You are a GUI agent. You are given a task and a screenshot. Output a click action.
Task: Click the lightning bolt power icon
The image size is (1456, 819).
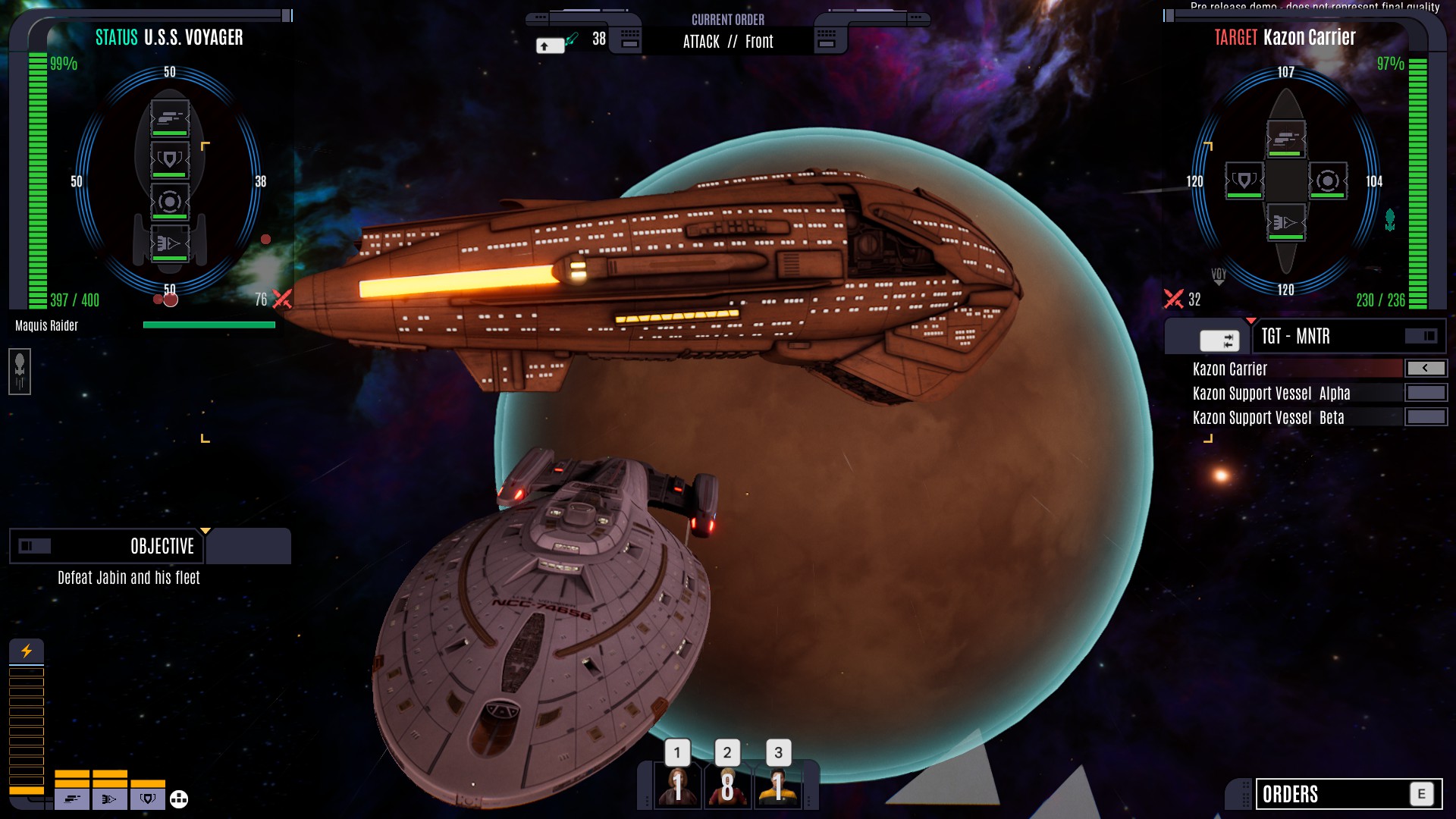[x=27, y=651]
